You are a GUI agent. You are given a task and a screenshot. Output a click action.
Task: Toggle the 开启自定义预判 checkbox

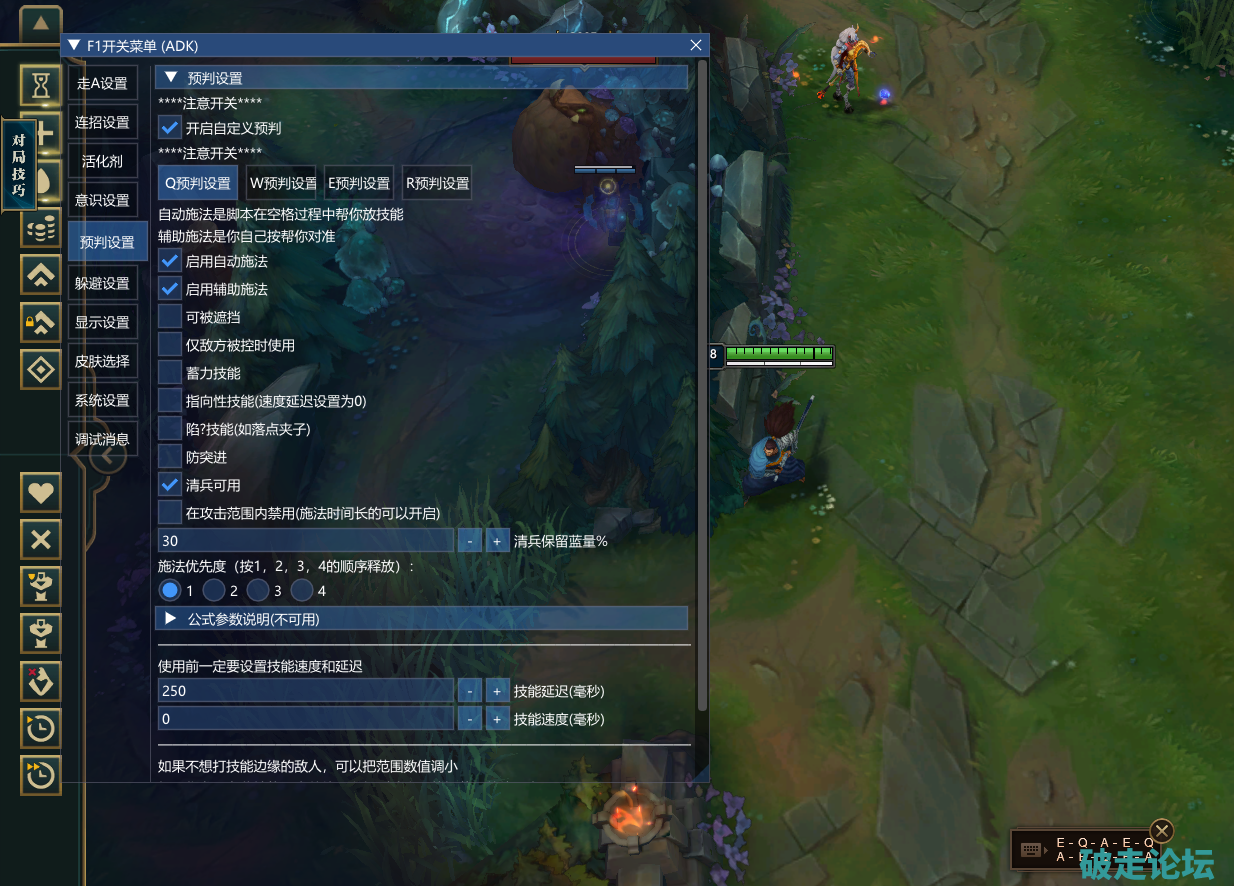pyautogui.click(x=170, y=128)
